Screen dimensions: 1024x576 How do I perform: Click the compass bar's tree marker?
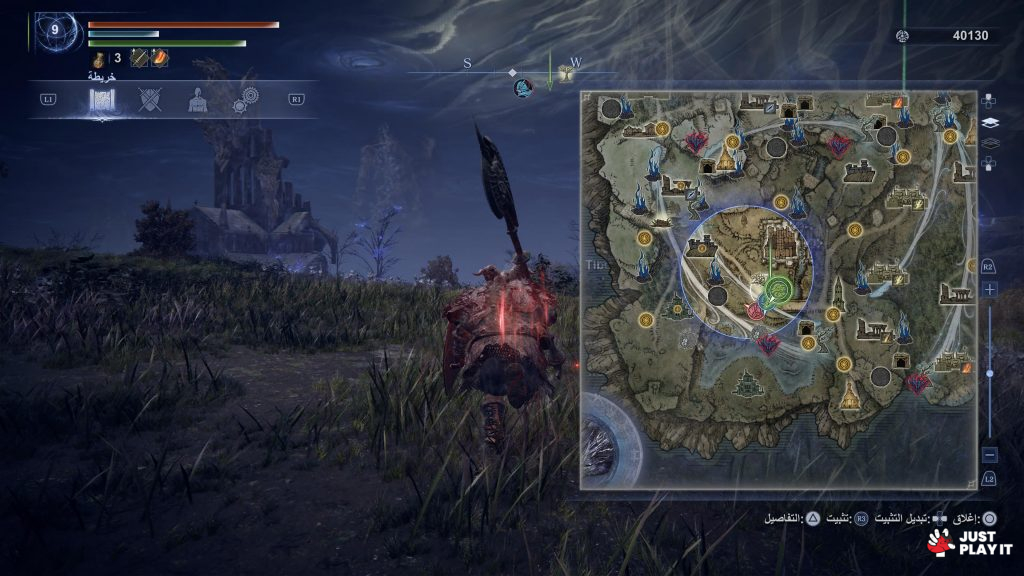(566, 76)
